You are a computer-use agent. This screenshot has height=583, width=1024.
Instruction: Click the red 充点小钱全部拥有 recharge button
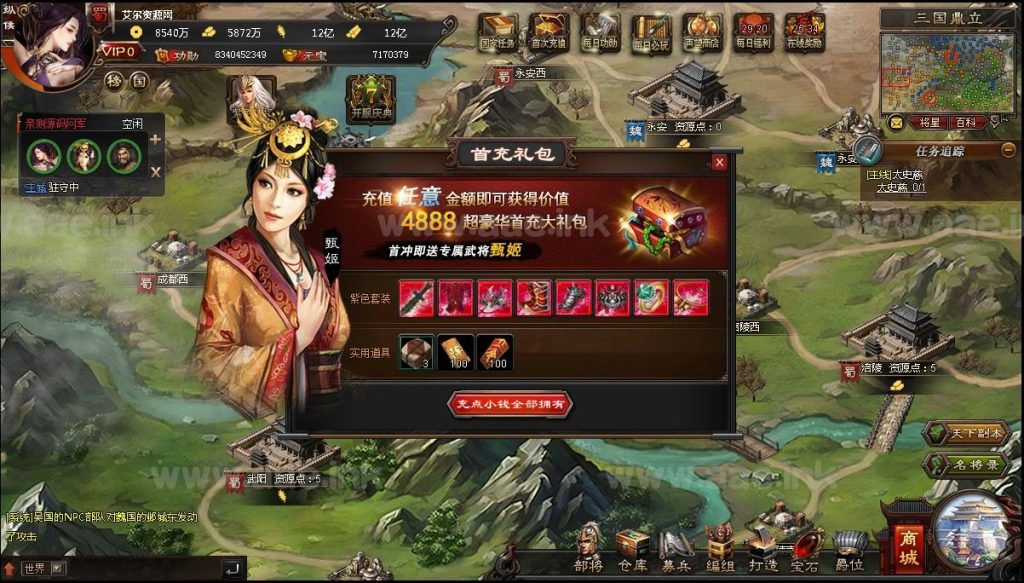[511, 404]
